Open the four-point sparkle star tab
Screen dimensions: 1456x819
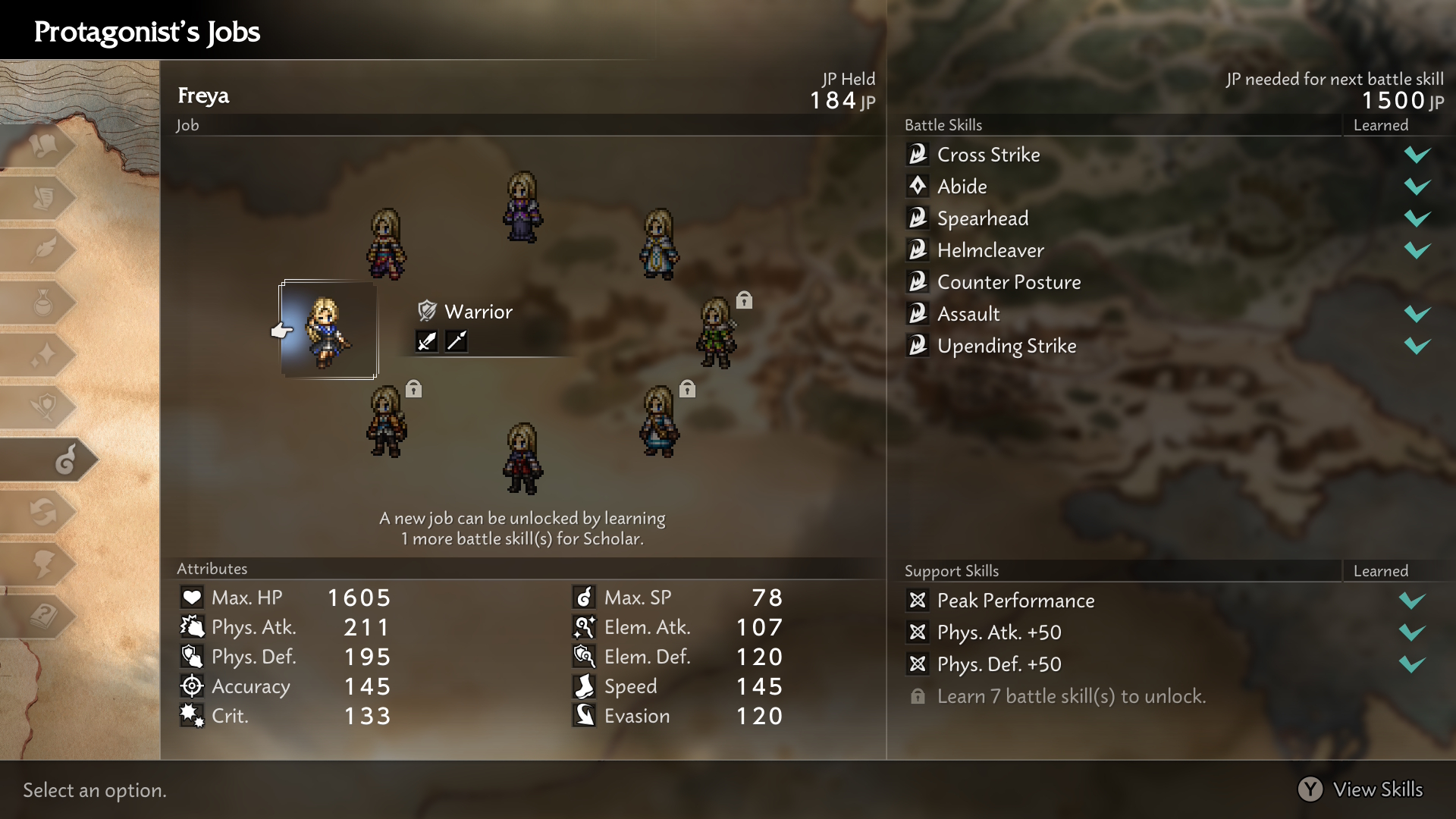click(44, 355)
